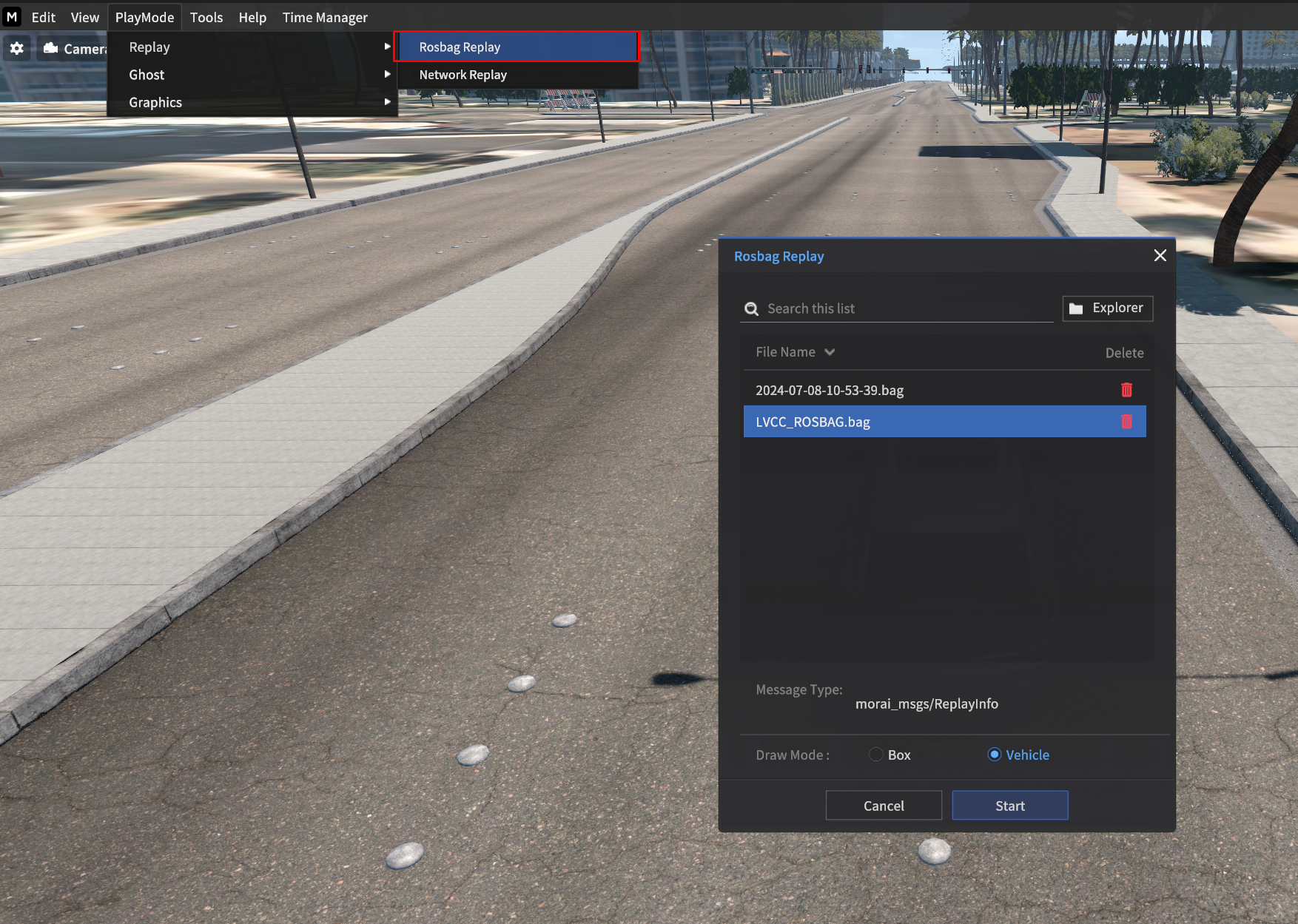Open the Edit menu
The image size is (1298, 924).
43,17
